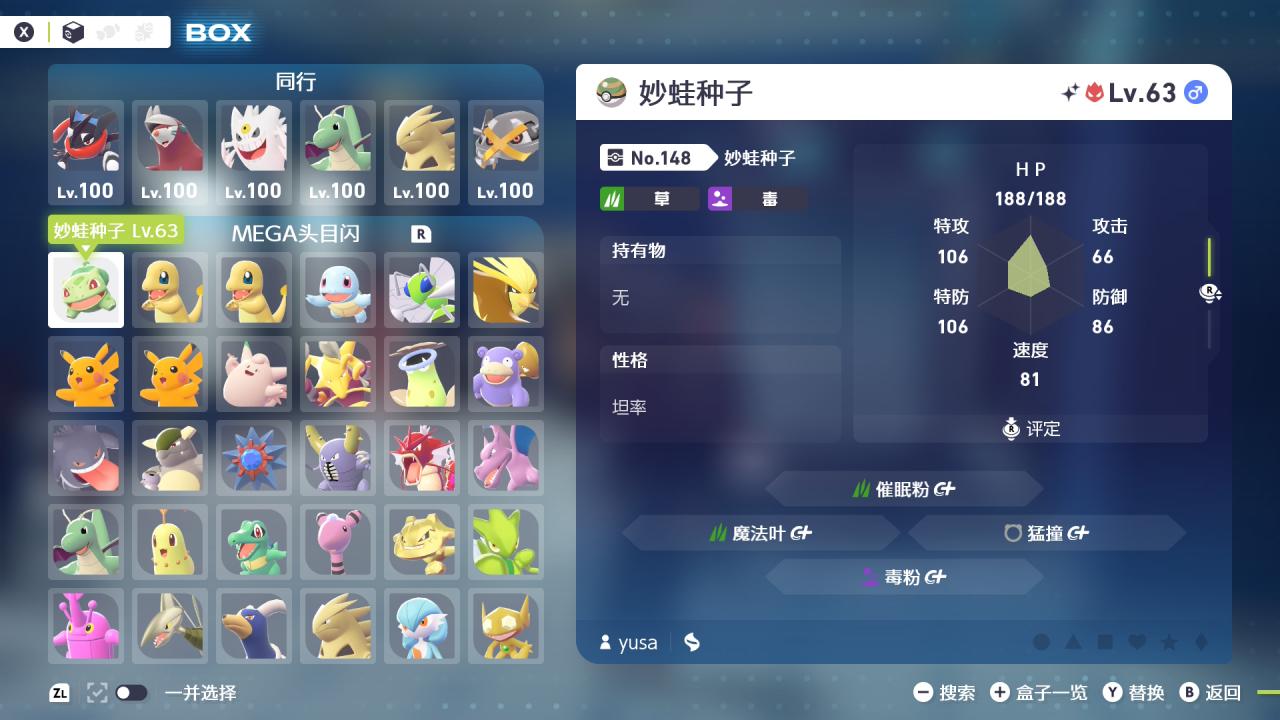Click the red Gigantamax icon before Lv.63
1280x720 pixels.
(x=1096, y=91)
